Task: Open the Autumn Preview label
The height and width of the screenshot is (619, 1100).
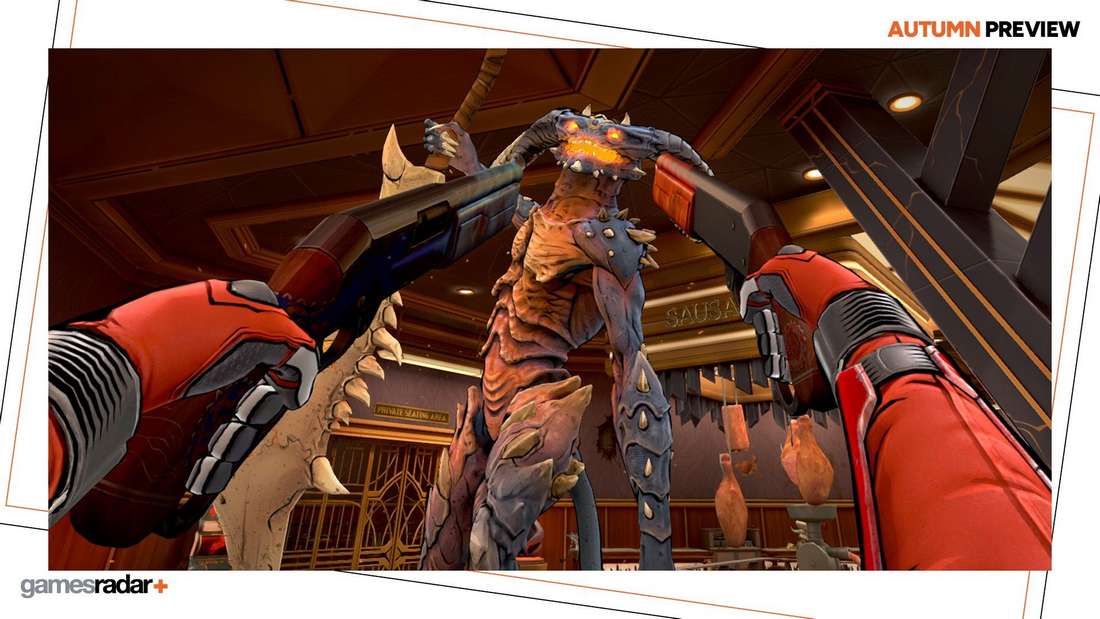Action: [x=984, y=29]
